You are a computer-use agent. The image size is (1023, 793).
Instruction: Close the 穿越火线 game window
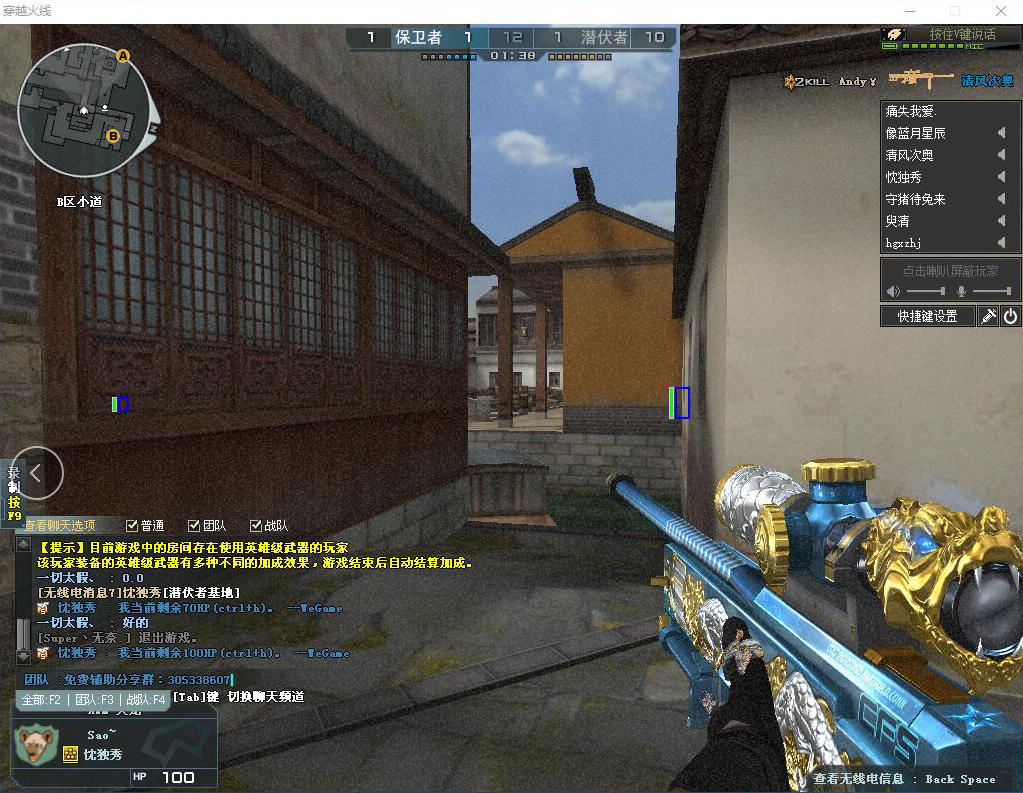pyautogui.click(x=1000, y=10)
